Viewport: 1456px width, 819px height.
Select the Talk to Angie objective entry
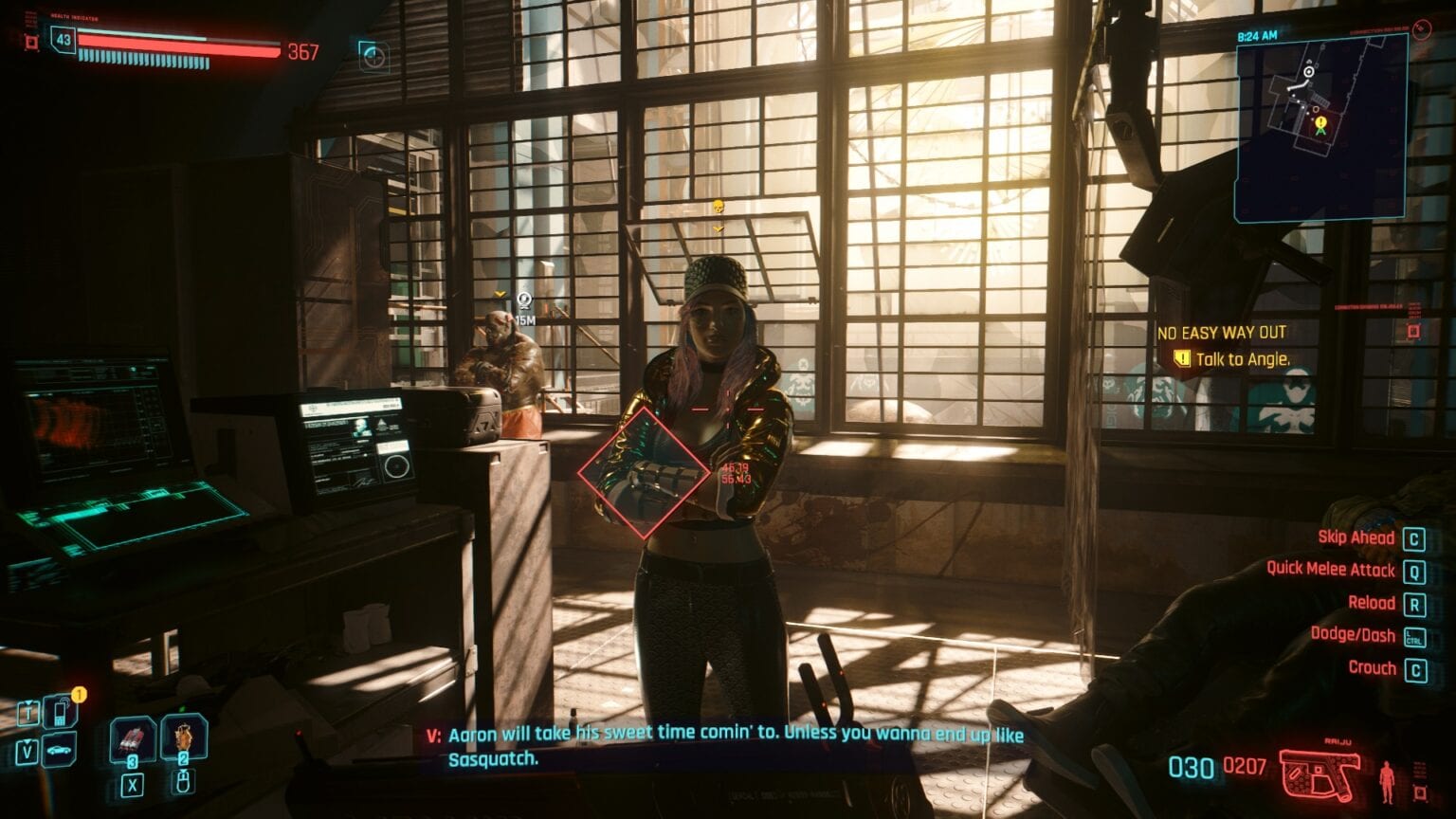[1232, 358]
